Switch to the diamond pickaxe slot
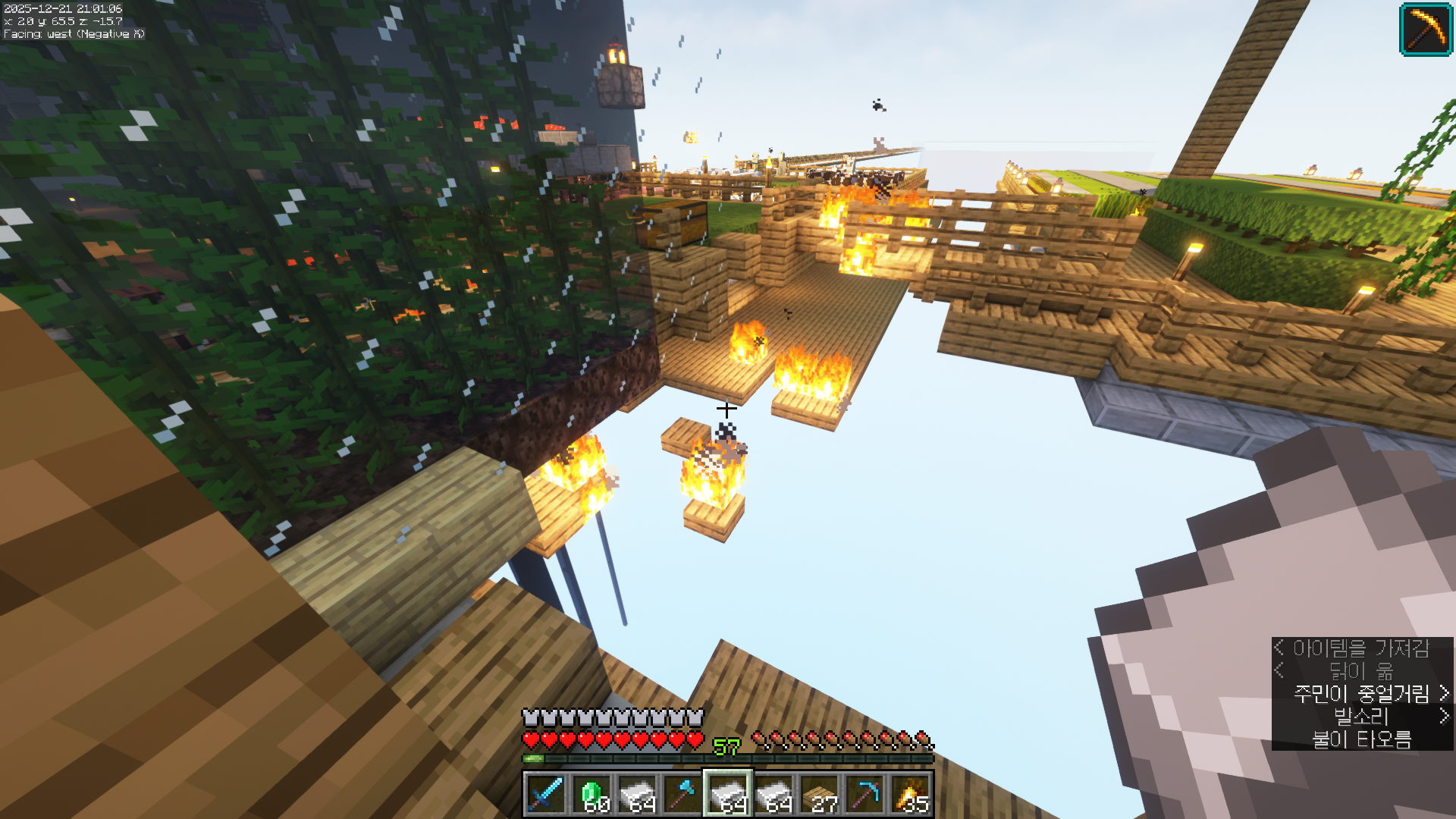1456x819 pixels. coord(864,794)
